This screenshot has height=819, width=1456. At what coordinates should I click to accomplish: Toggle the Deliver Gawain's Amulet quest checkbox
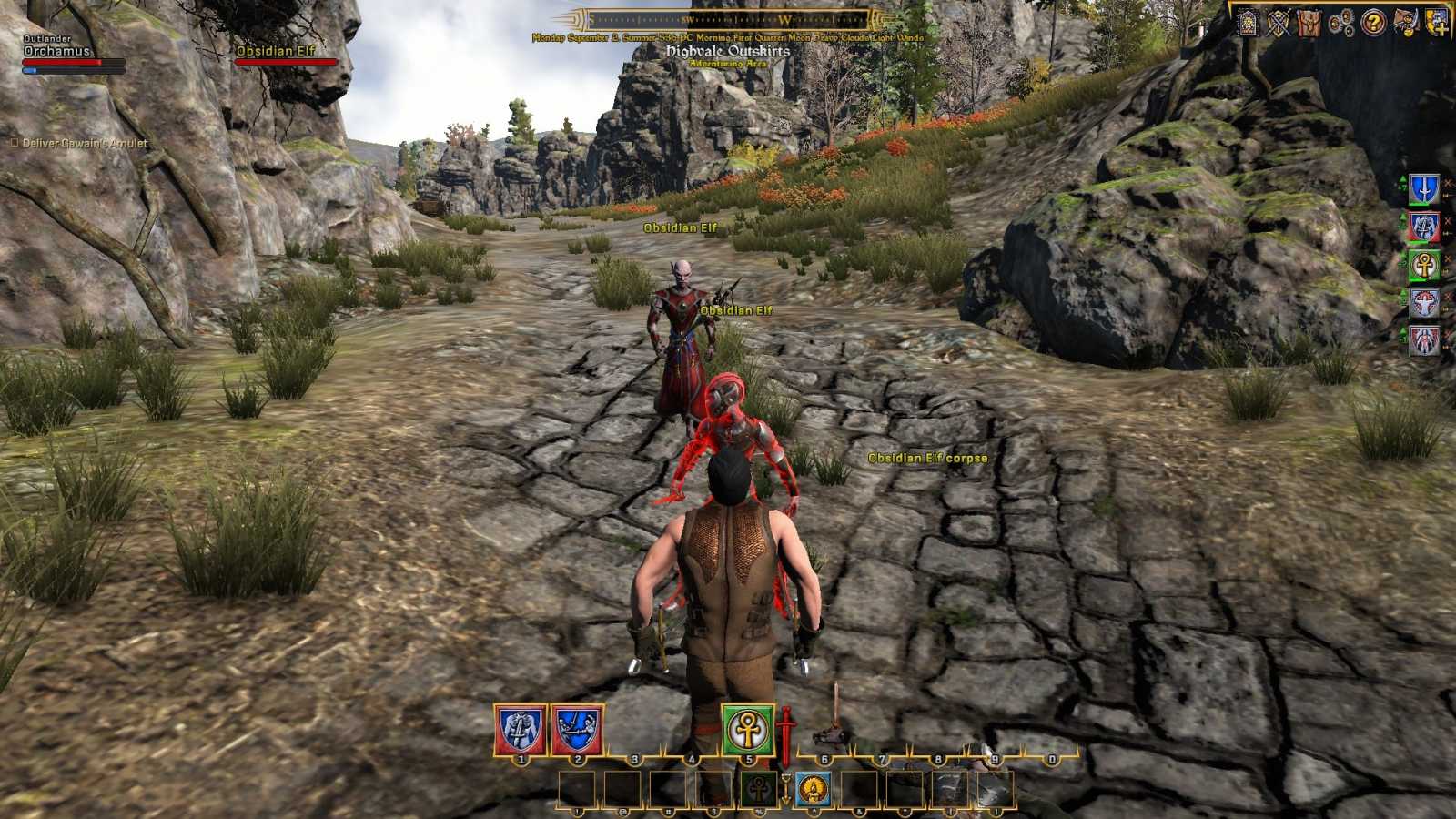[x=14, y=143]
